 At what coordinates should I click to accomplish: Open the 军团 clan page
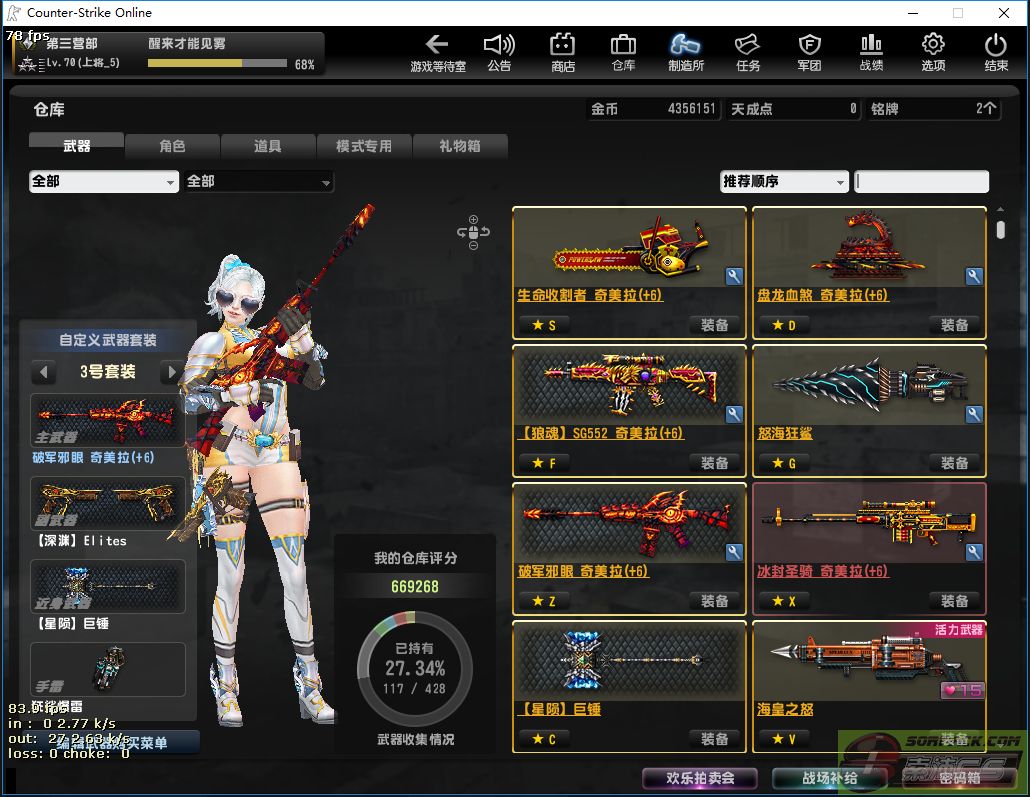tap(809, 52)
